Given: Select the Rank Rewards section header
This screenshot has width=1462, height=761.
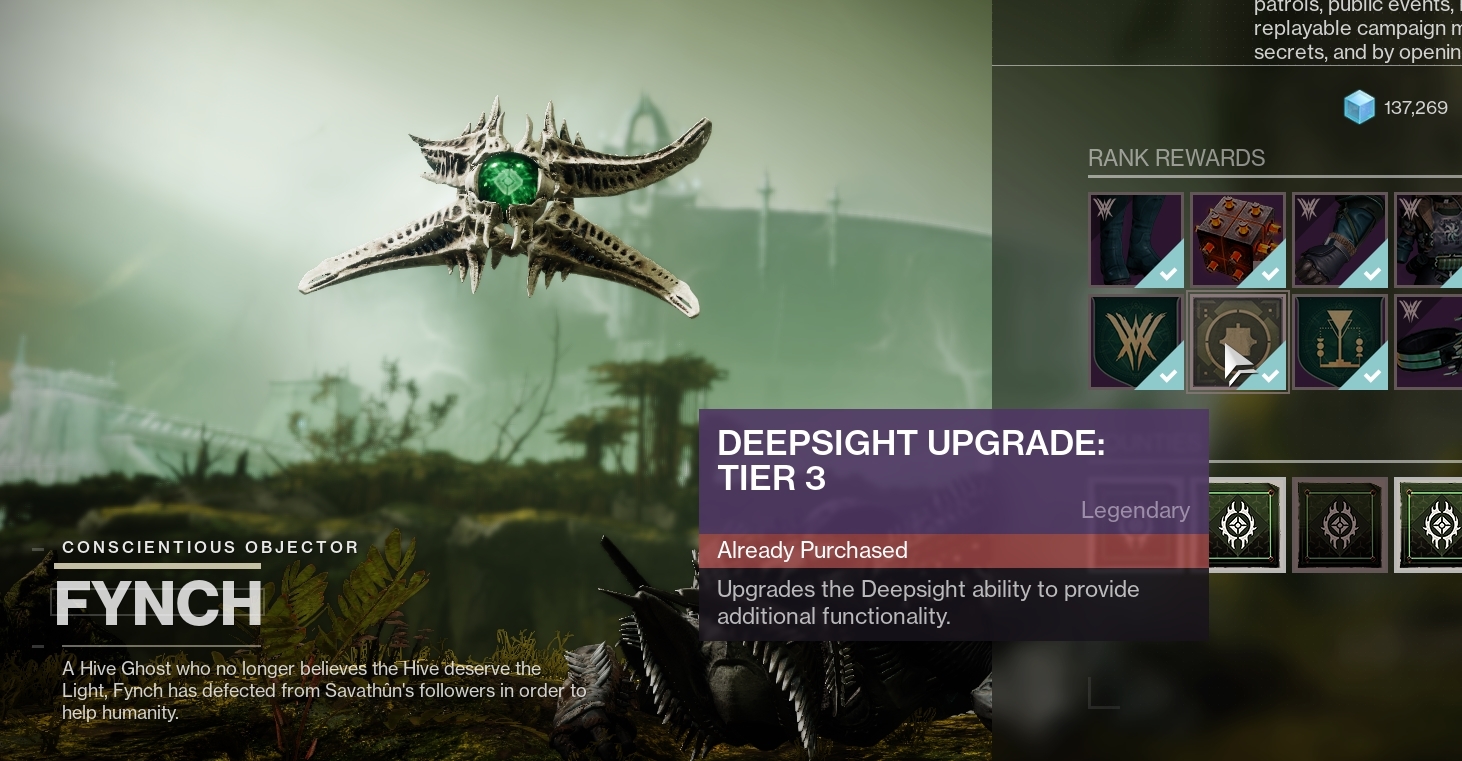Looking at the screenshot, I should click(x=1176, y=158).
